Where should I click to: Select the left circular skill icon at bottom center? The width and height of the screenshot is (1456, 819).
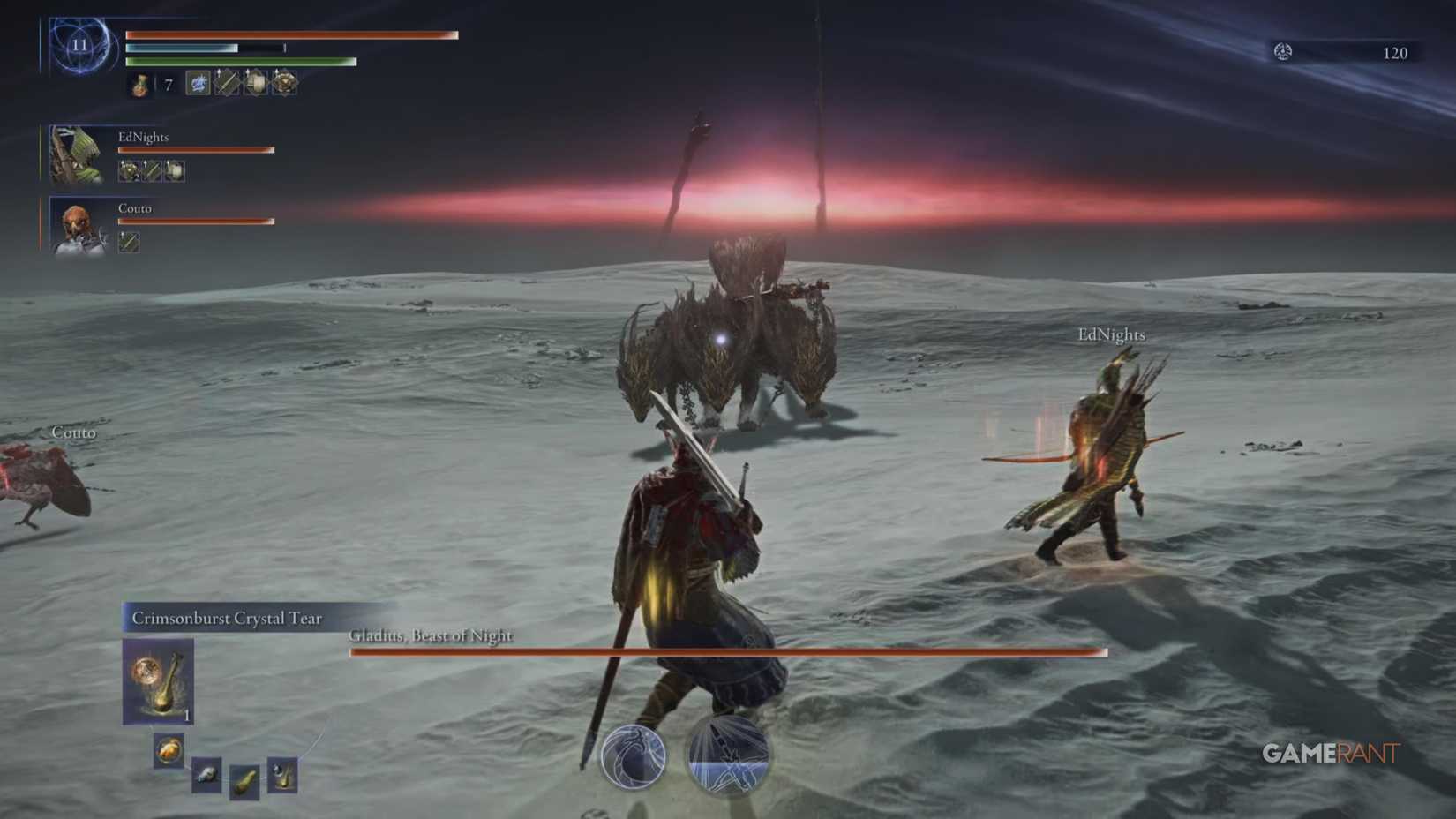[x=634, y=759]
